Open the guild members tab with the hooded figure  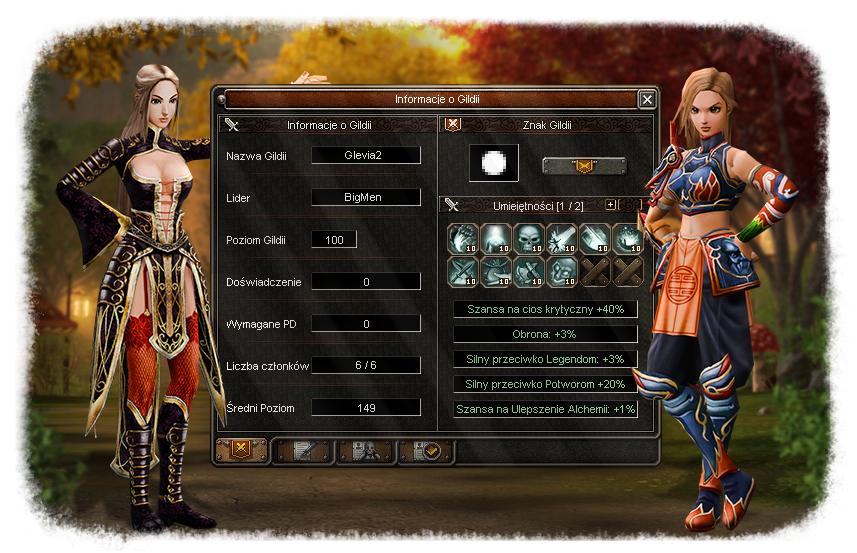(365, 452)
